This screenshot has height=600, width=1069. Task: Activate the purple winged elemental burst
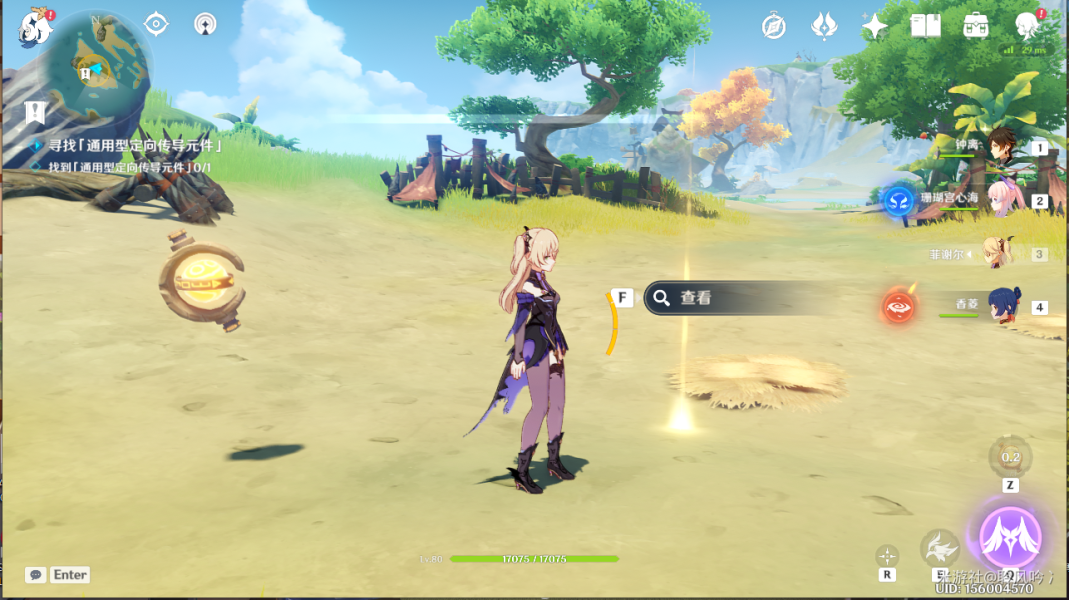point(1010,538)
